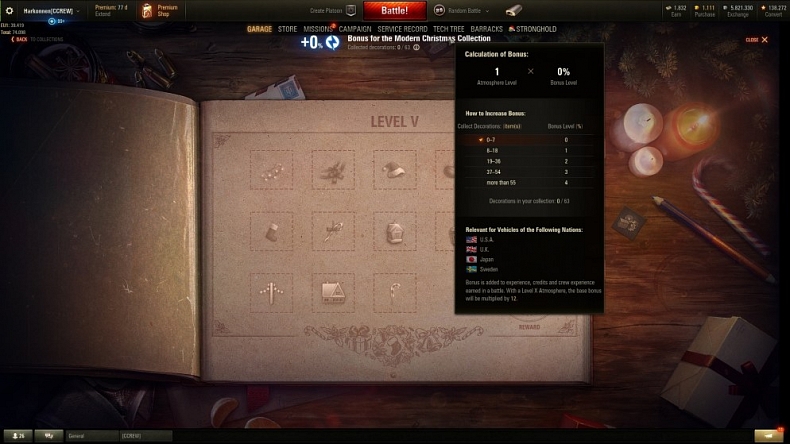Exchange gold for credits in the header
Image resolution: width=790 pixels, height=444 pixels.
[741, 10]
